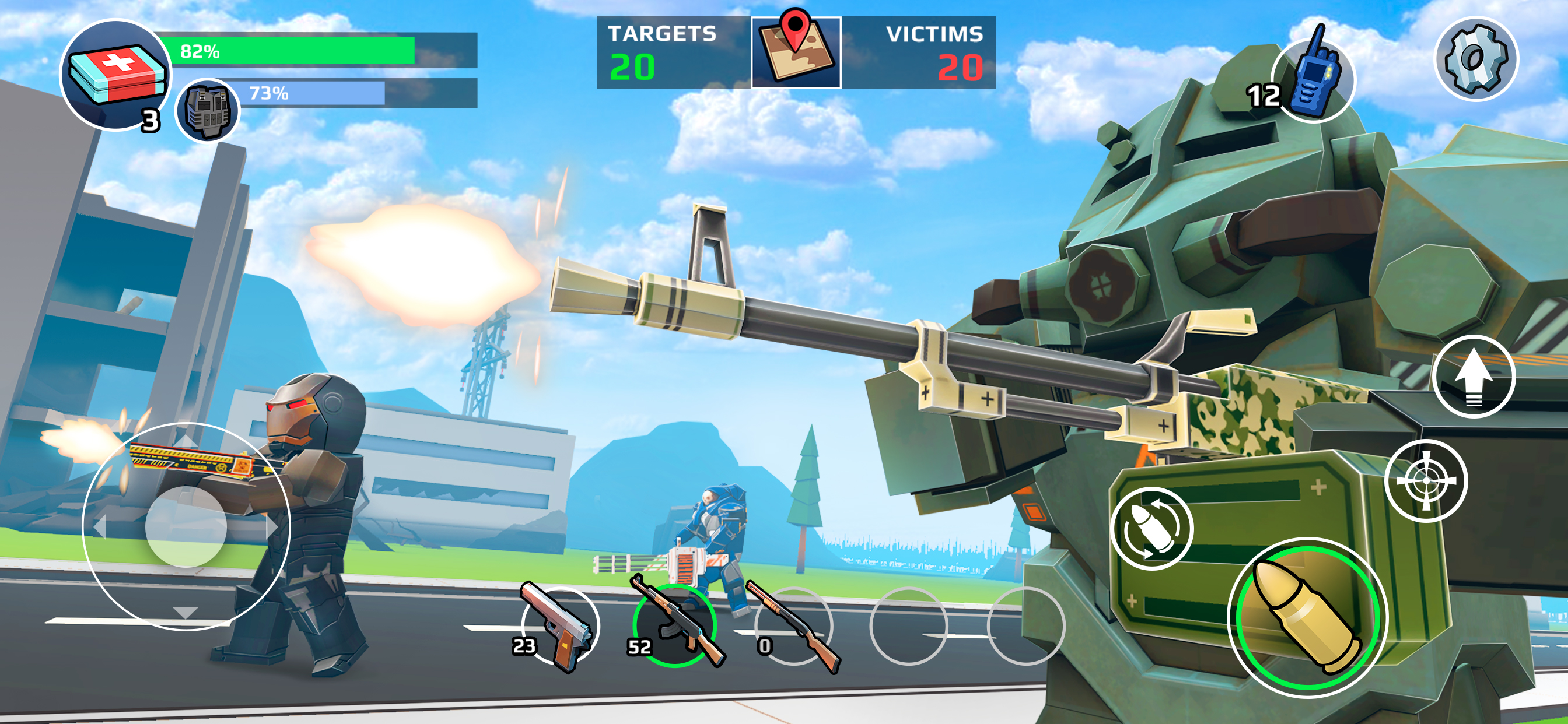Click the body armor vest icon
Image resolution: width=1568 pixels, height=724 pixels.
click(x=208, y=110)
